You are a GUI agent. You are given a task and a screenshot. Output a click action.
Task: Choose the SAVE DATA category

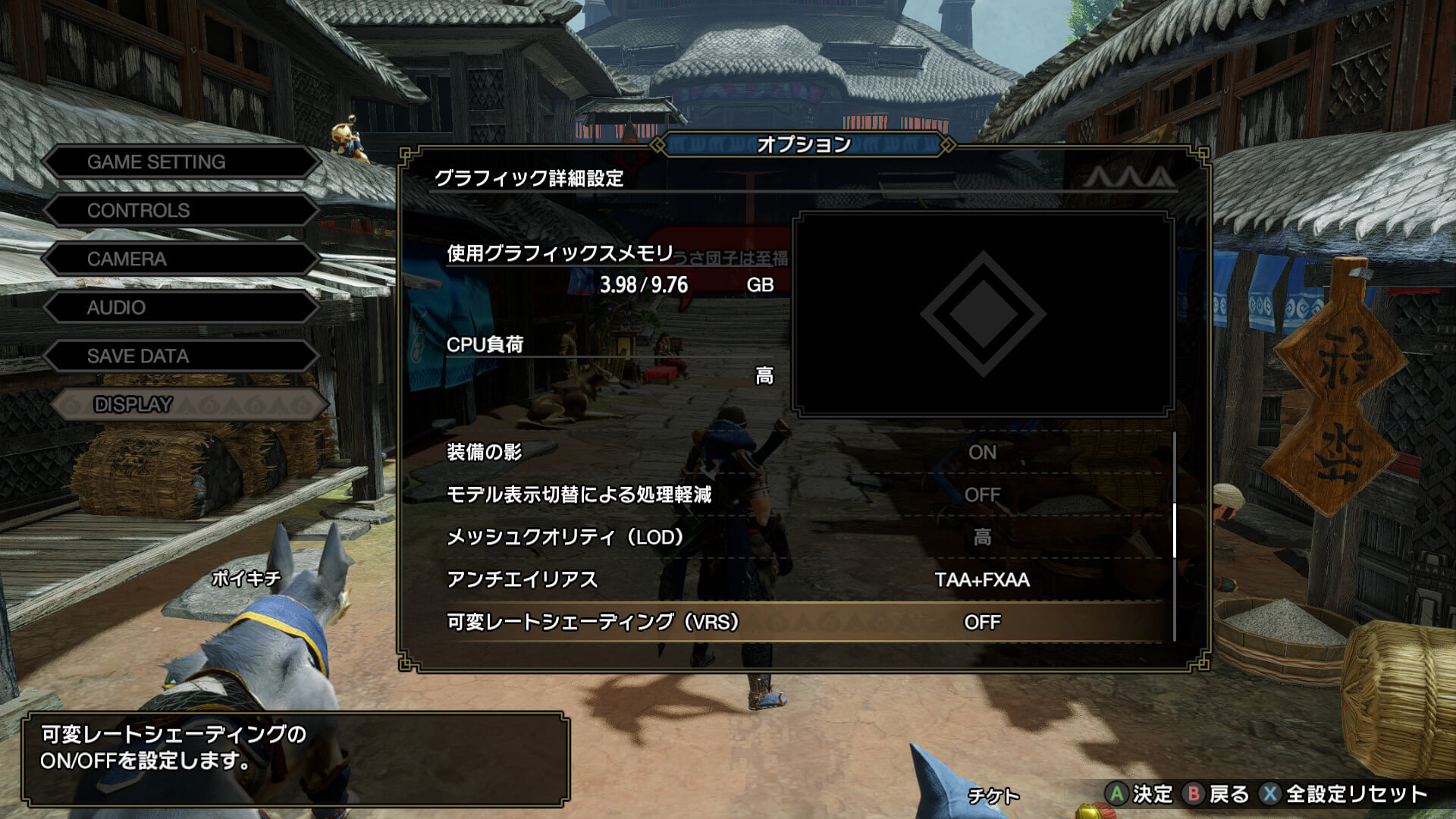(182, 356)
